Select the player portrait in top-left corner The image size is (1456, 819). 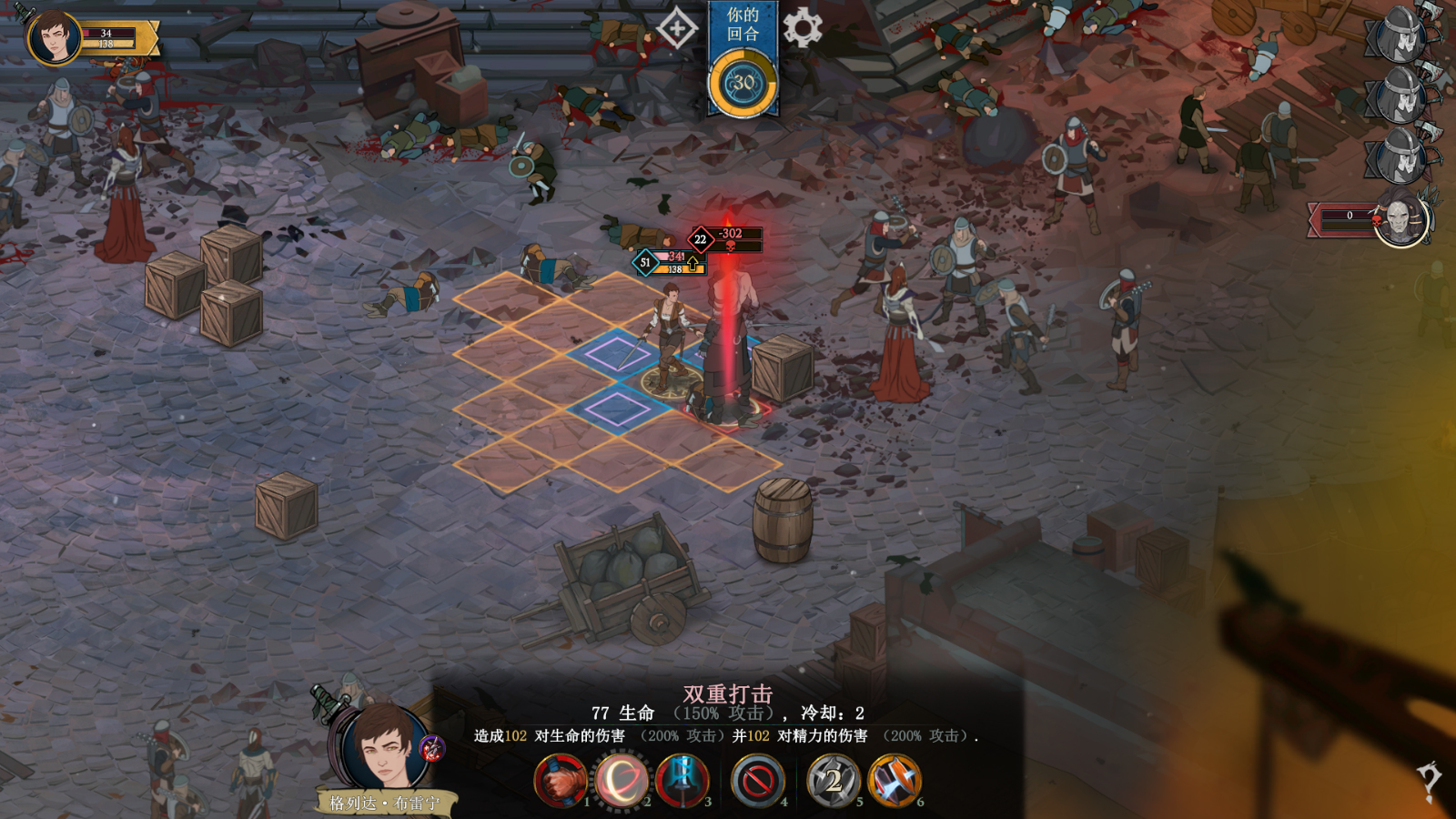[x=54, y=38]
